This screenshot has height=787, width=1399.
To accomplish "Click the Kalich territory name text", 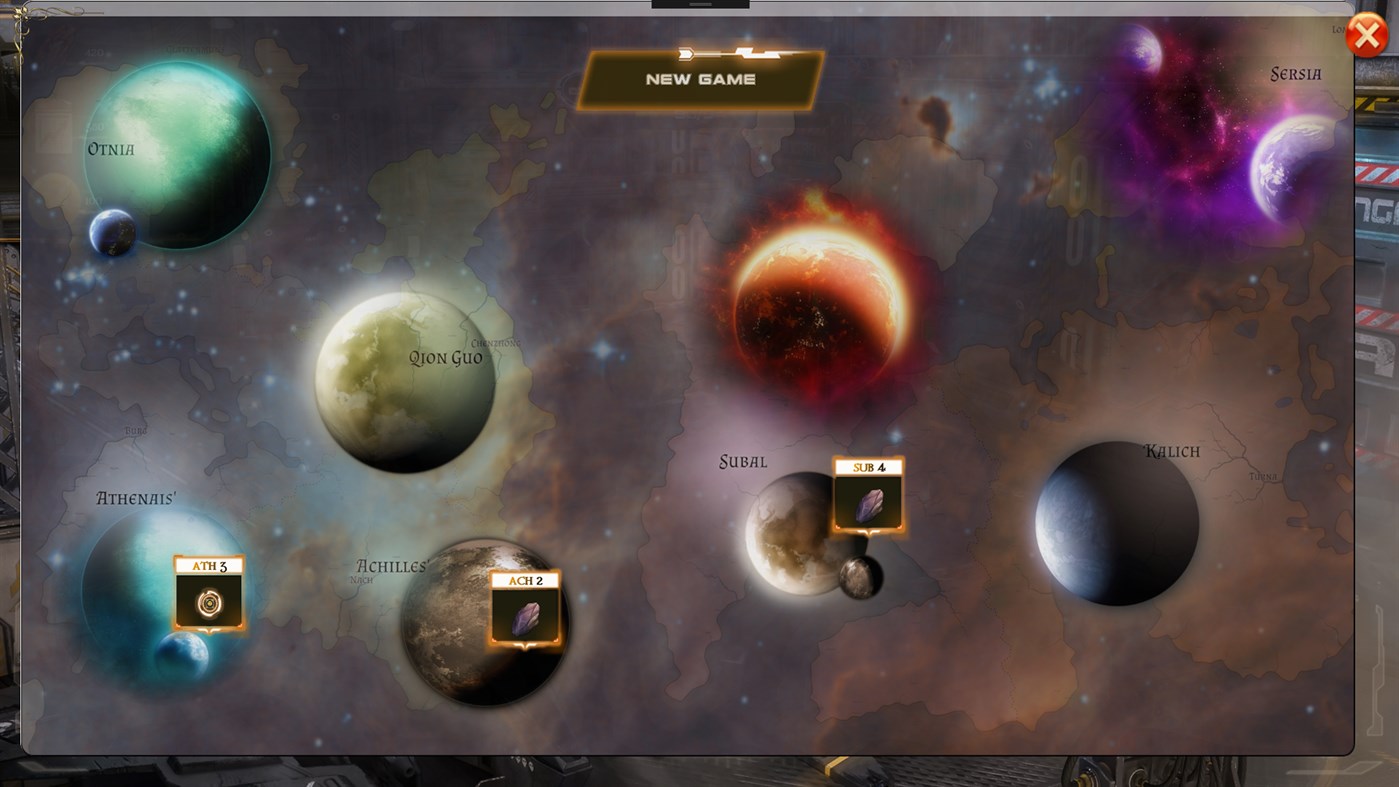I will [x=1172, y=450].
